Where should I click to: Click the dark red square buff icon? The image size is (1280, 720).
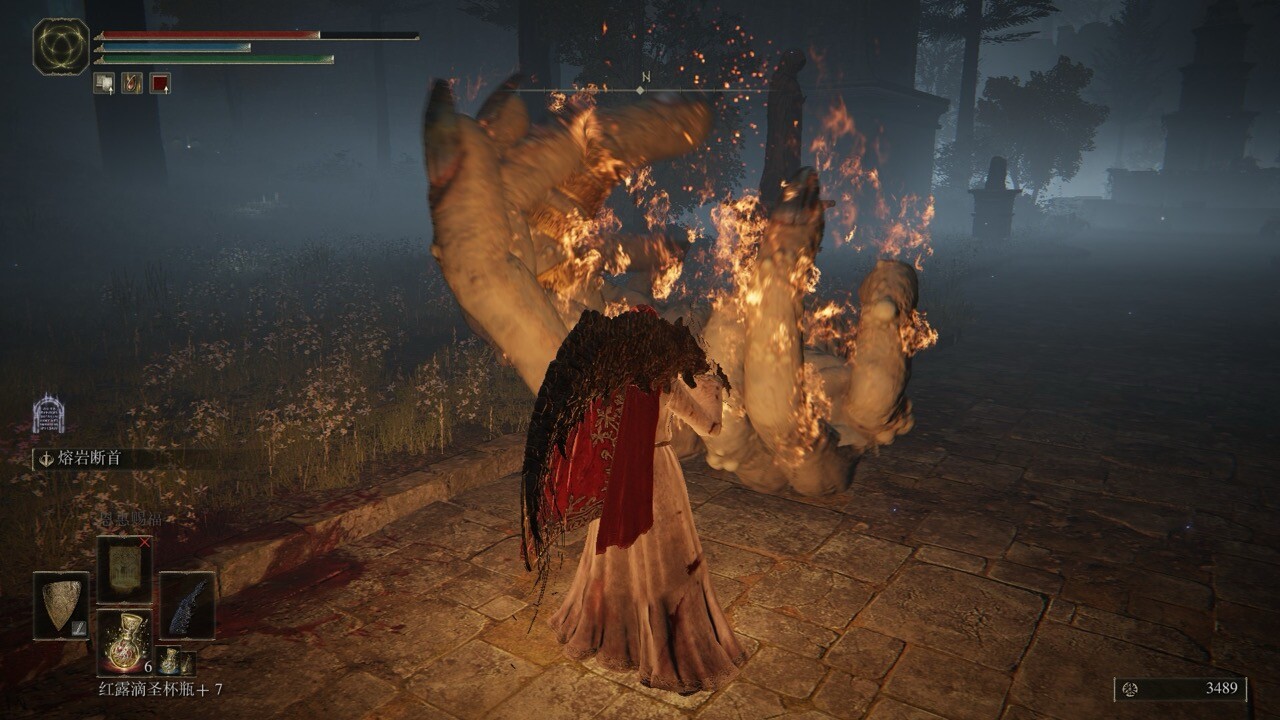tap(160, 83)
